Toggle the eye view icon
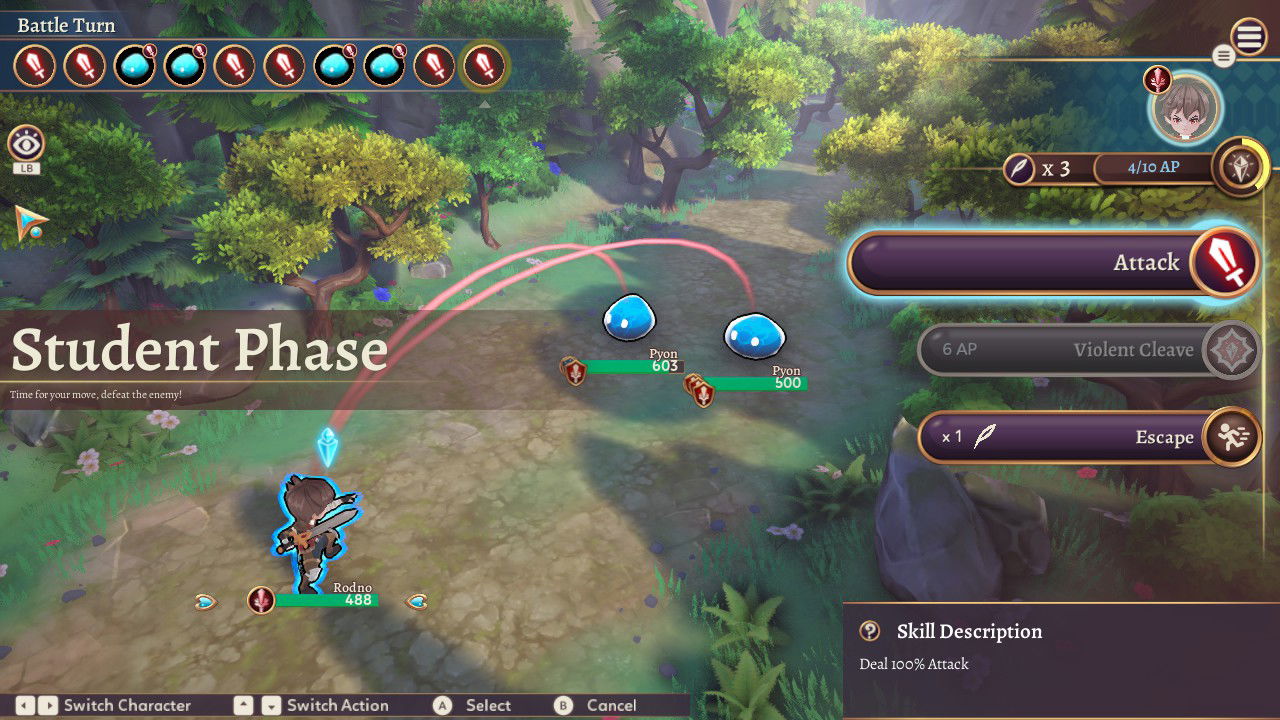1280x720 pixels. pyautogui.click(x=26, y=145)
